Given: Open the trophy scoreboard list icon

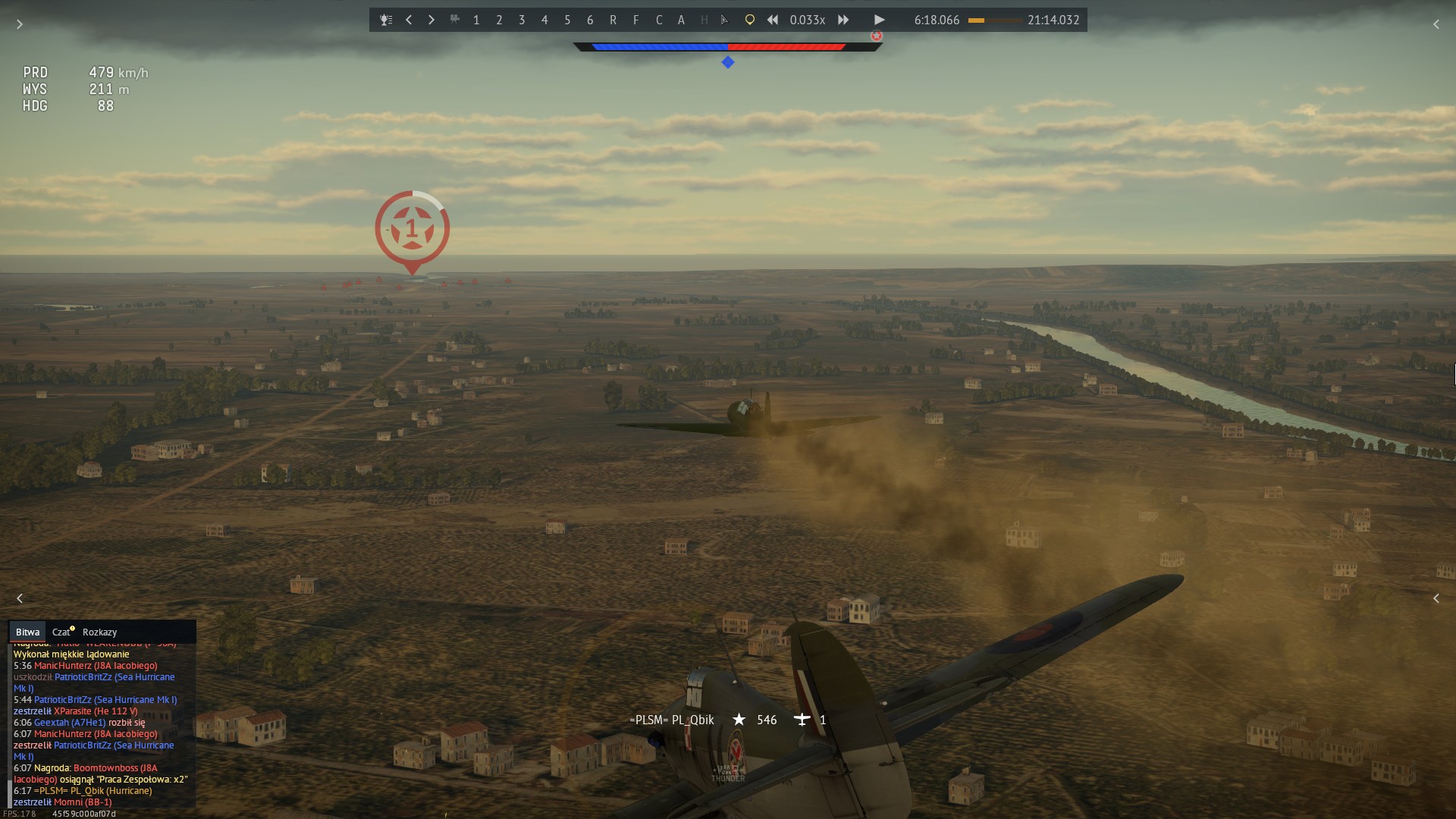Looking at the screenshot, I should pyautogui.click(x=386, y=20).
